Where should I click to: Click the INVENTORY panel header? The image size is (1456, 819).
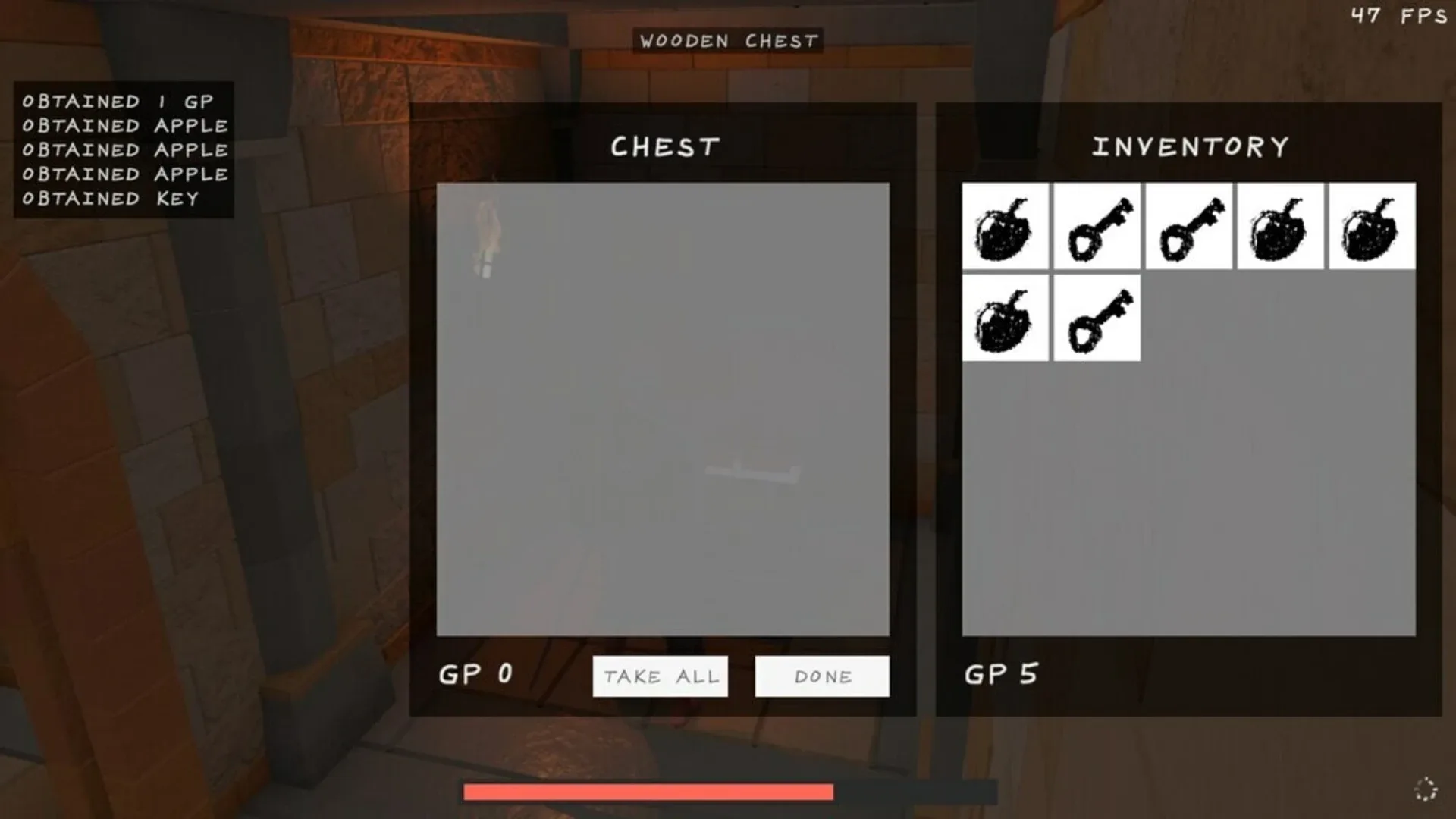1189,146
